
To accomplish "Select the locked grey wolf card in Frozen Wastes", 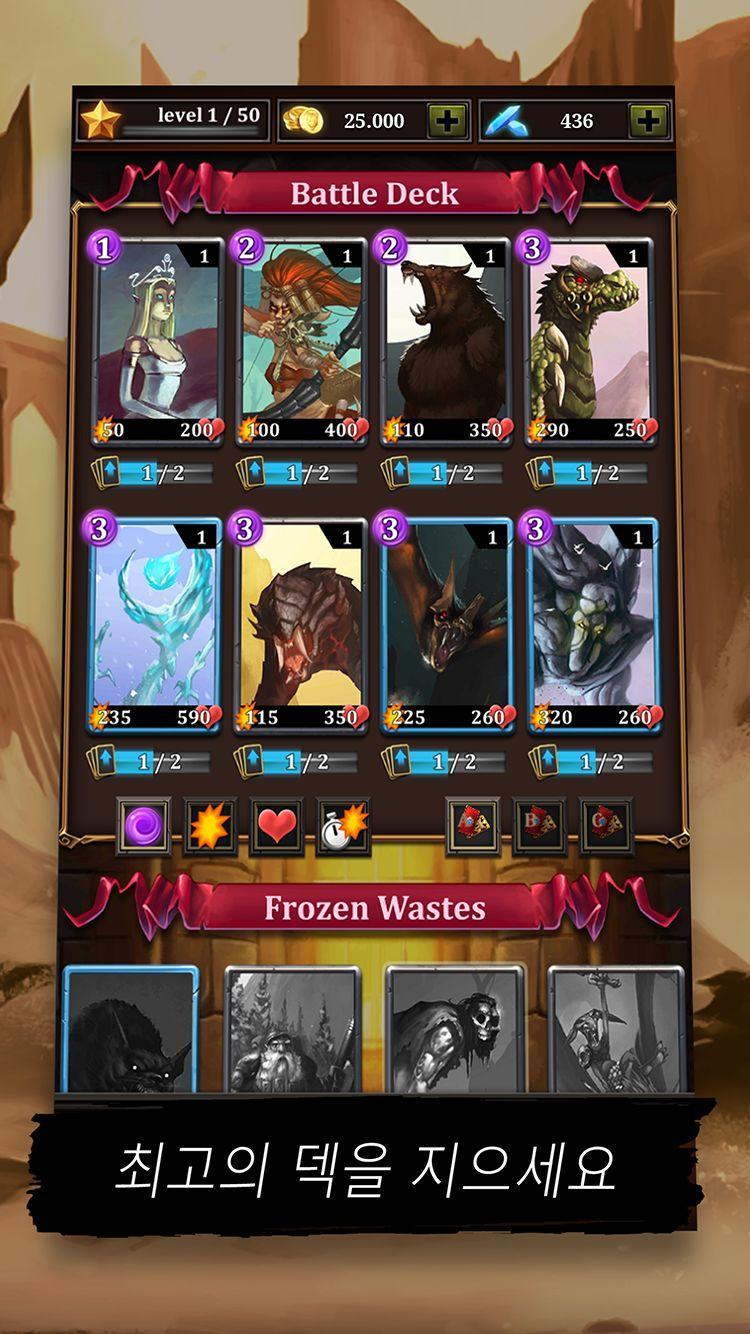I will (131, 1030).
